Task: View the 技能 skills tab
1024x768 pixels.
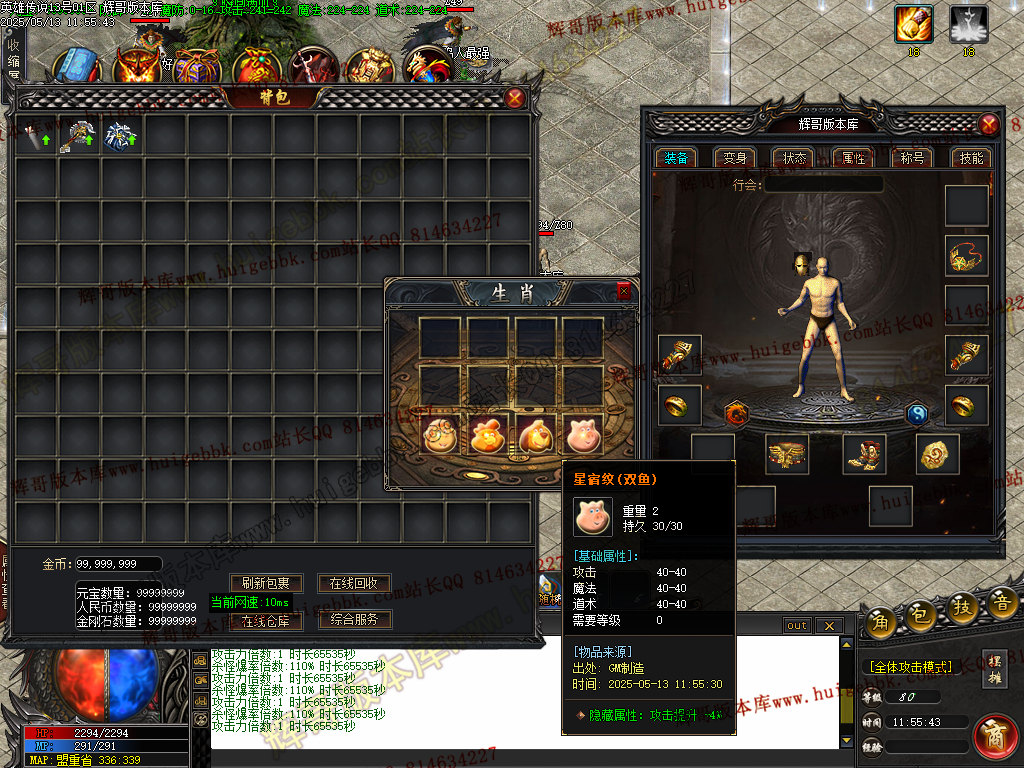Action: [971, 158]
